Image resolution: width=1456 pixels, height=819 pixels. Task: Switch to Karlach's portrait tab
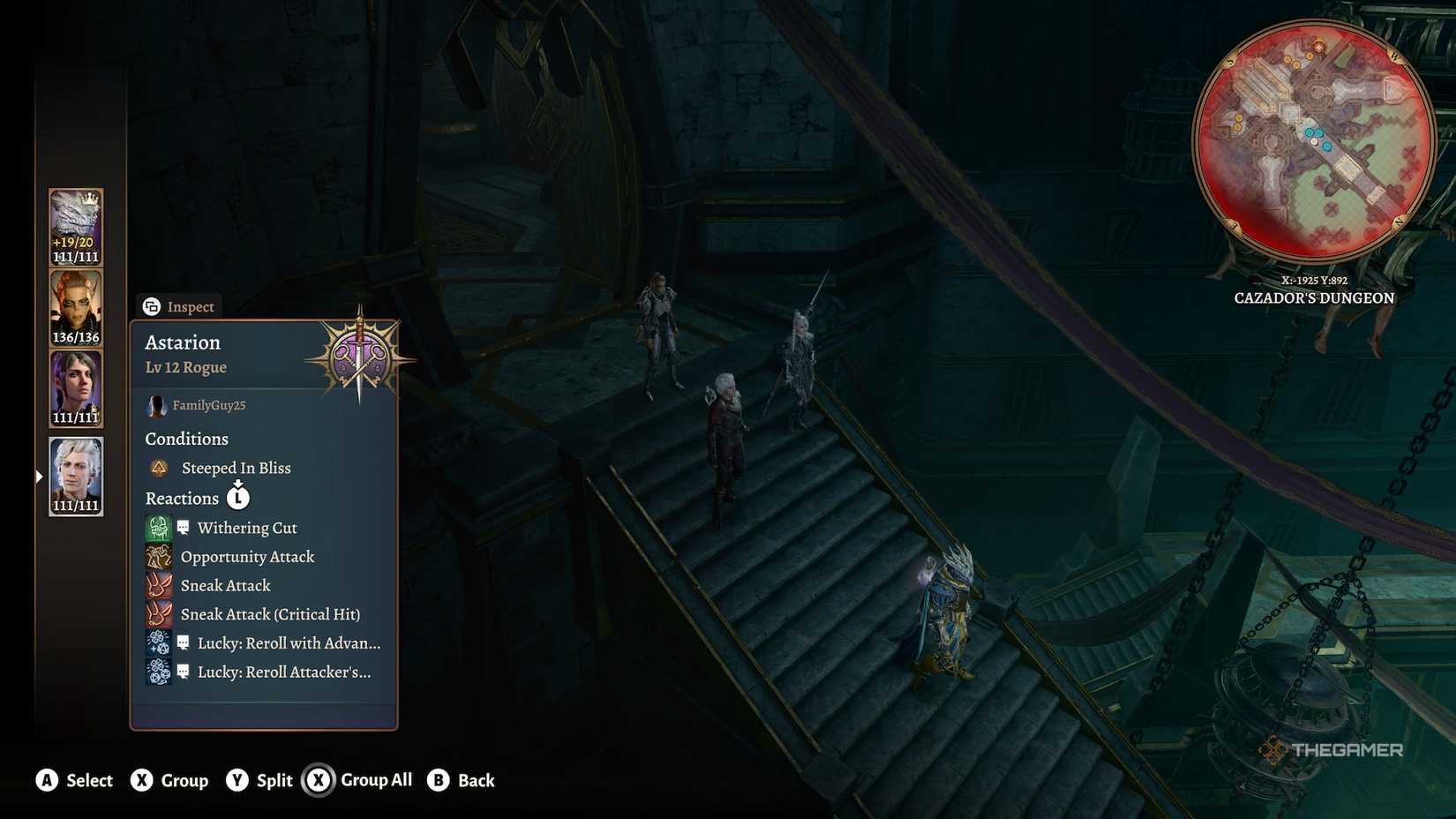pyautogui.click(x=75, y=304)
